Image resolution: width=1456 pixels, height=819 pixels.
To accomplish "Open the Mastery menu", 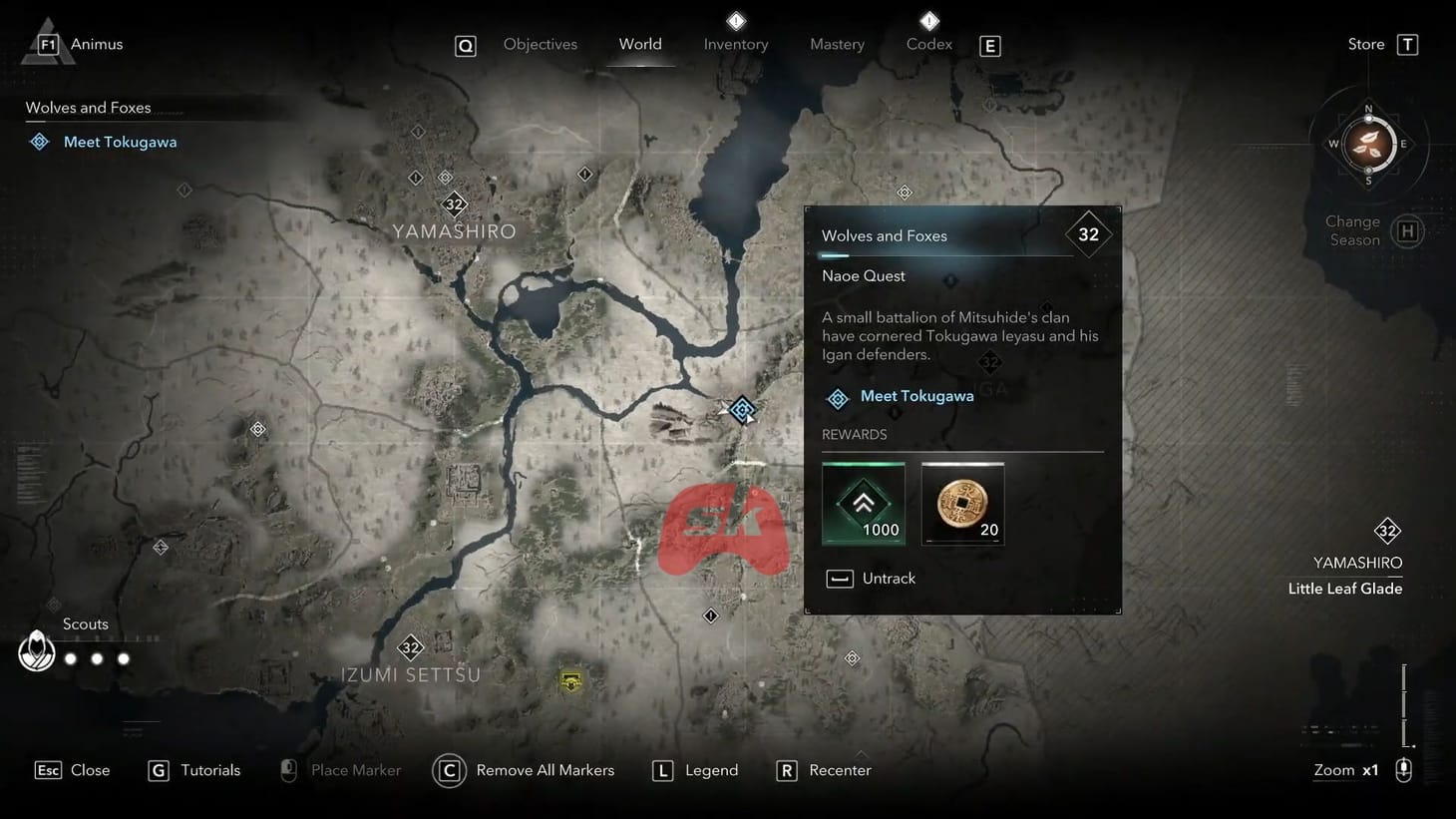I will 837,44.
